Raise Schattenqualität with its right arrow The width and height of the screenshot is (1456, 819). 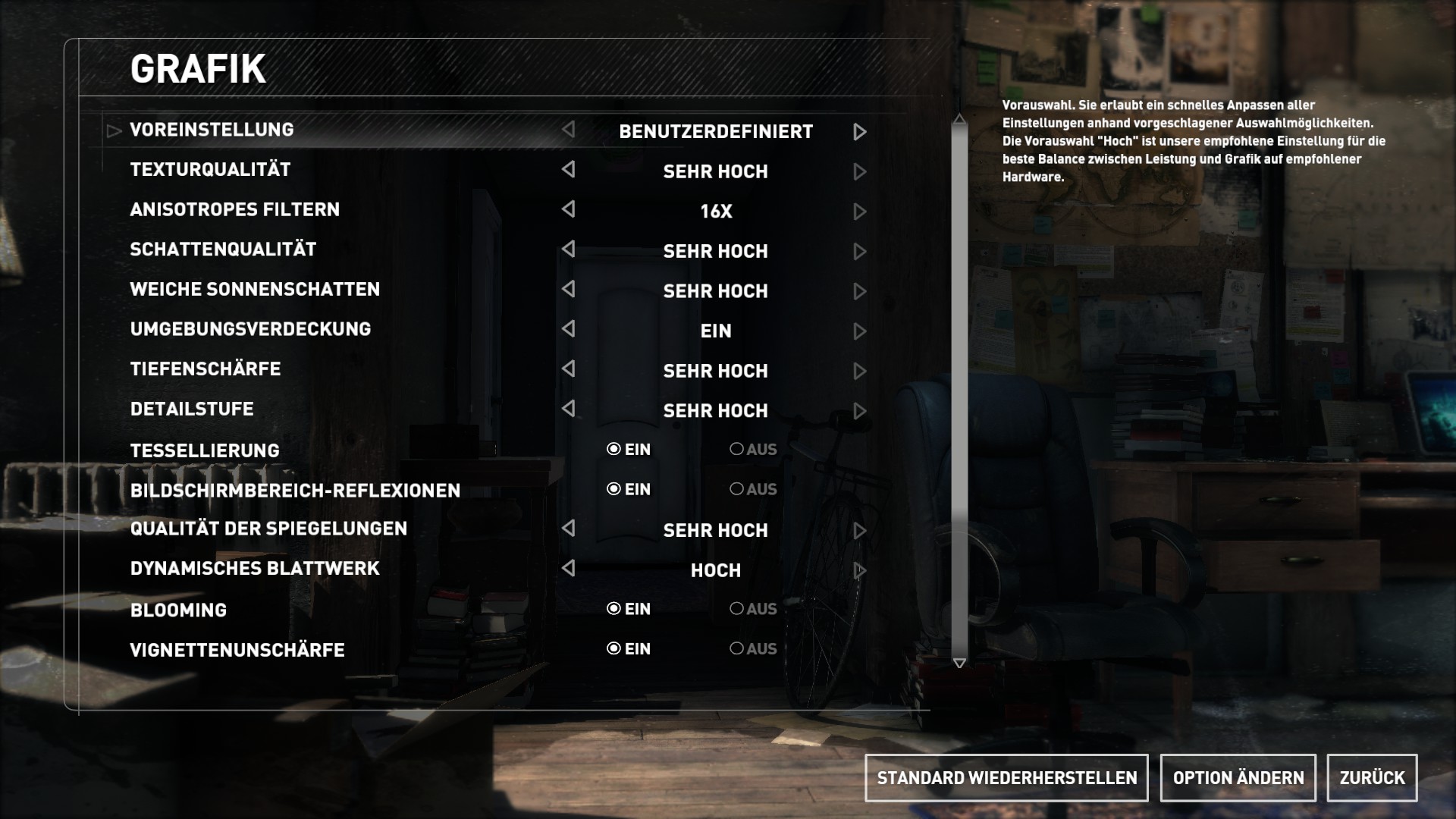point(859,252)
